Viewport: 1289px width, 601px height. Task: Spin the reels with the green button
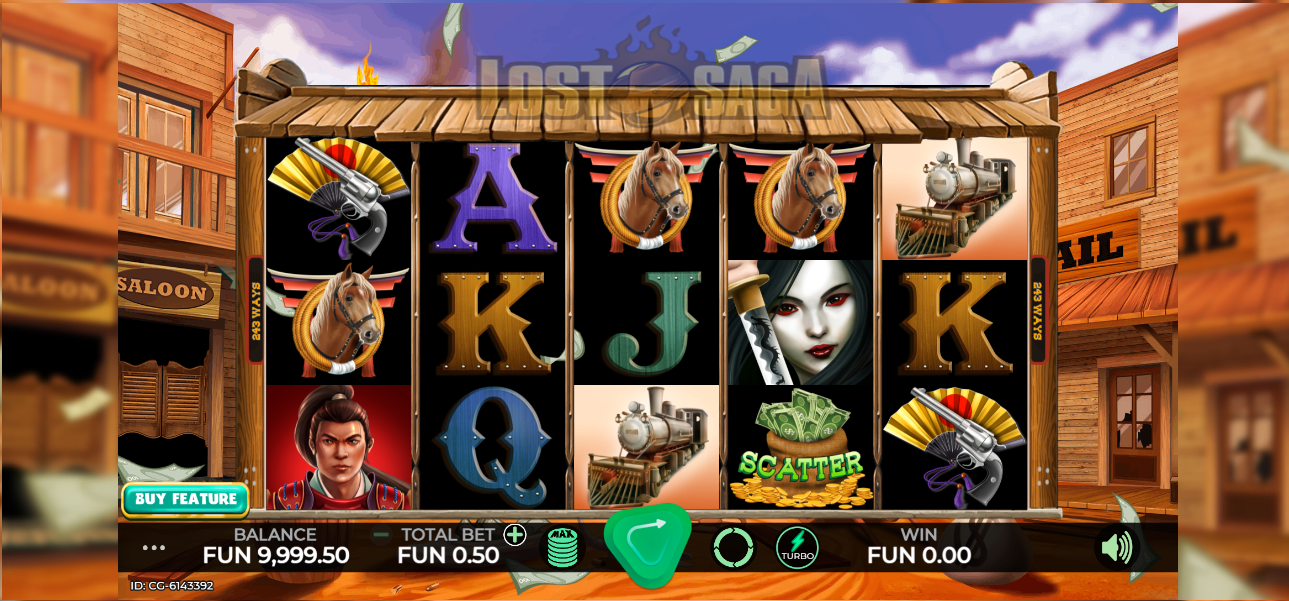pos(647,545)
